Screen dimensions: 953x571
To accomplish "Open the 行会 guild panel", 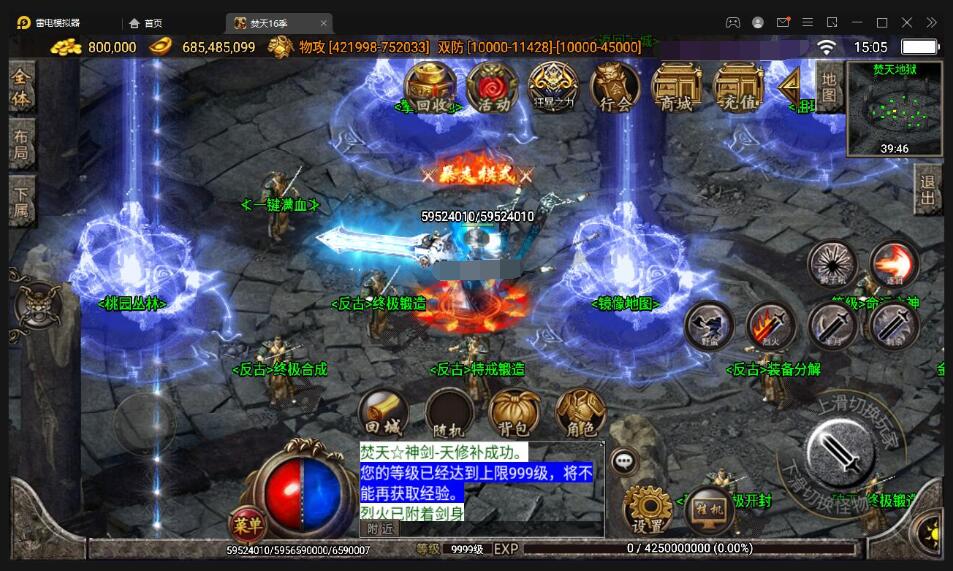I will coord(615,87).
